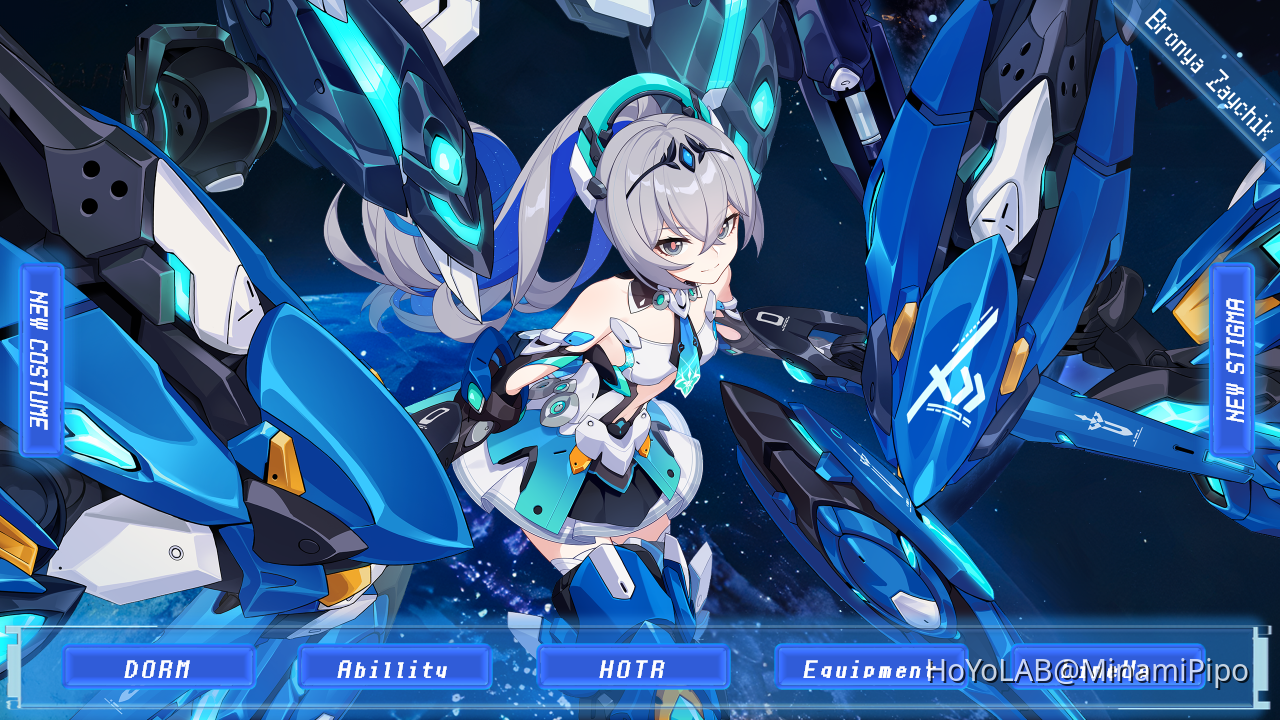Click the orange accent plate on the left mech

pos(284,464)
